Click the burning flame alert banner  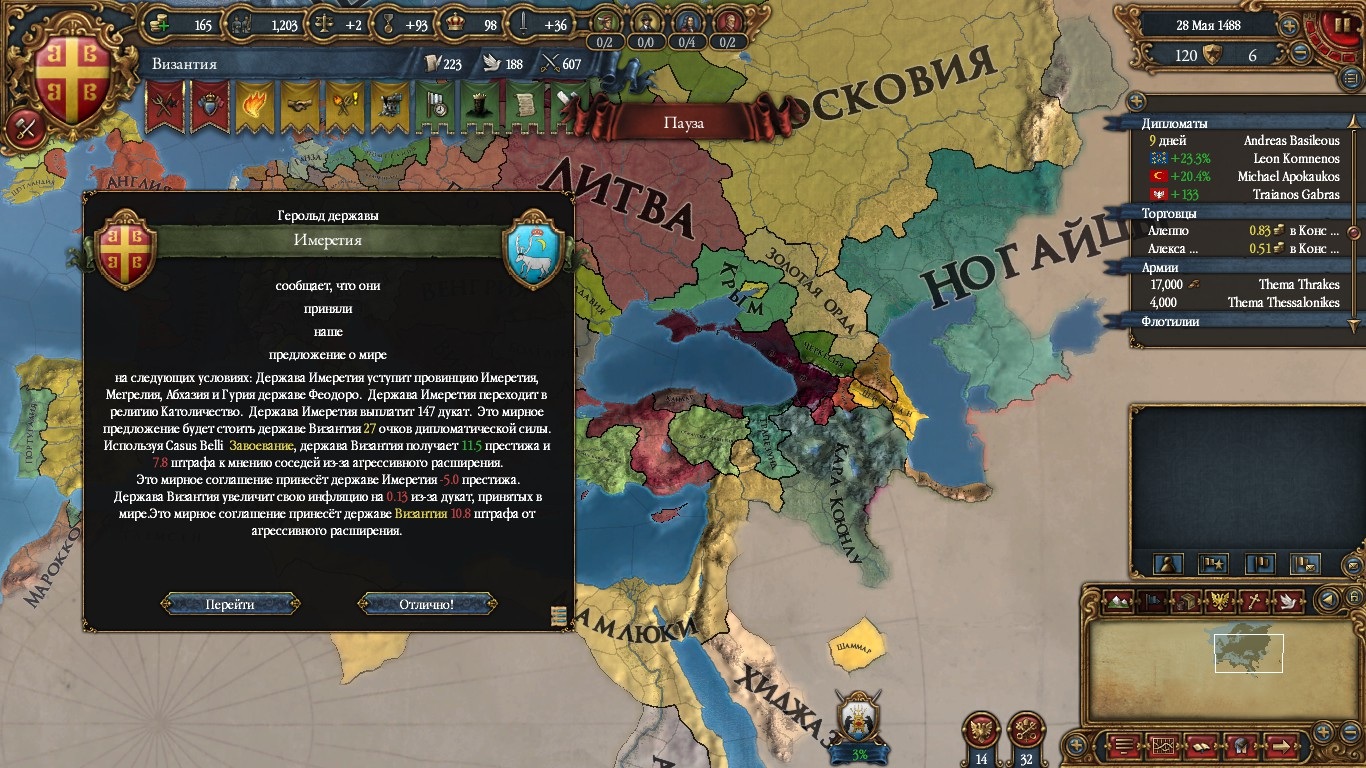click(x=254, y=105)
